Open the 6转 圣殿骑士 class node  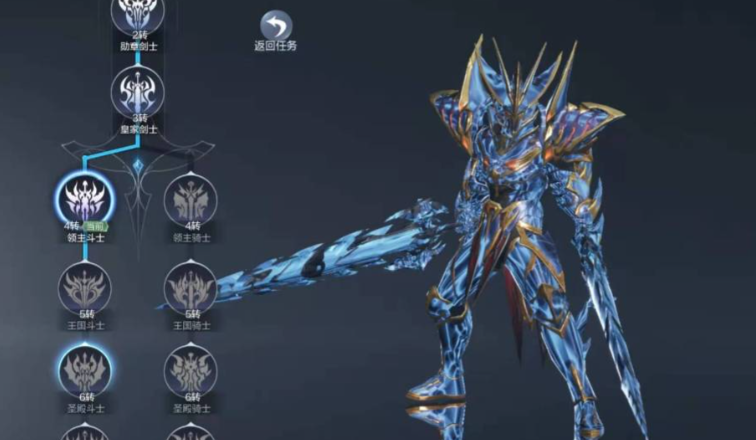(189, 371)
